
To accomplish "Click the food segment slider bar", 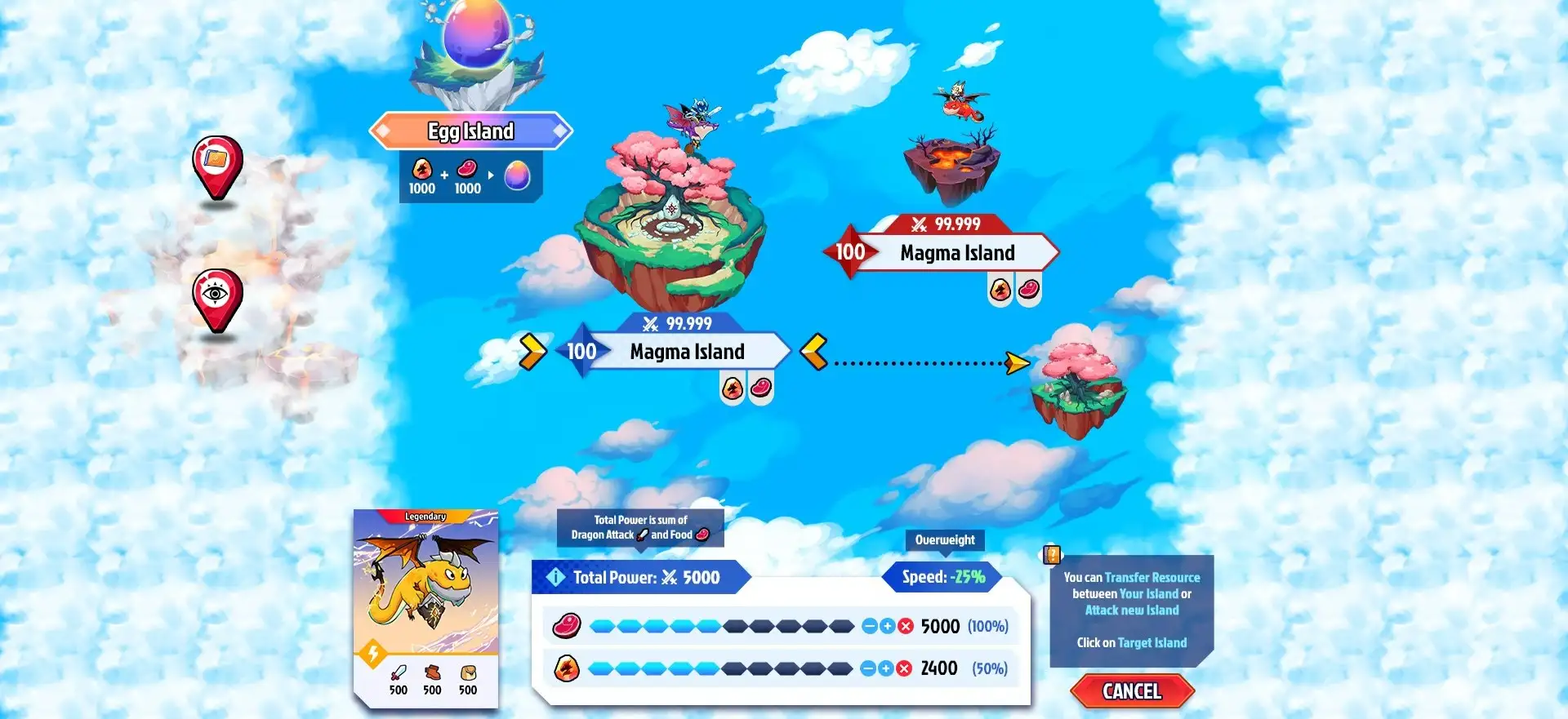I will click(721, 626).
